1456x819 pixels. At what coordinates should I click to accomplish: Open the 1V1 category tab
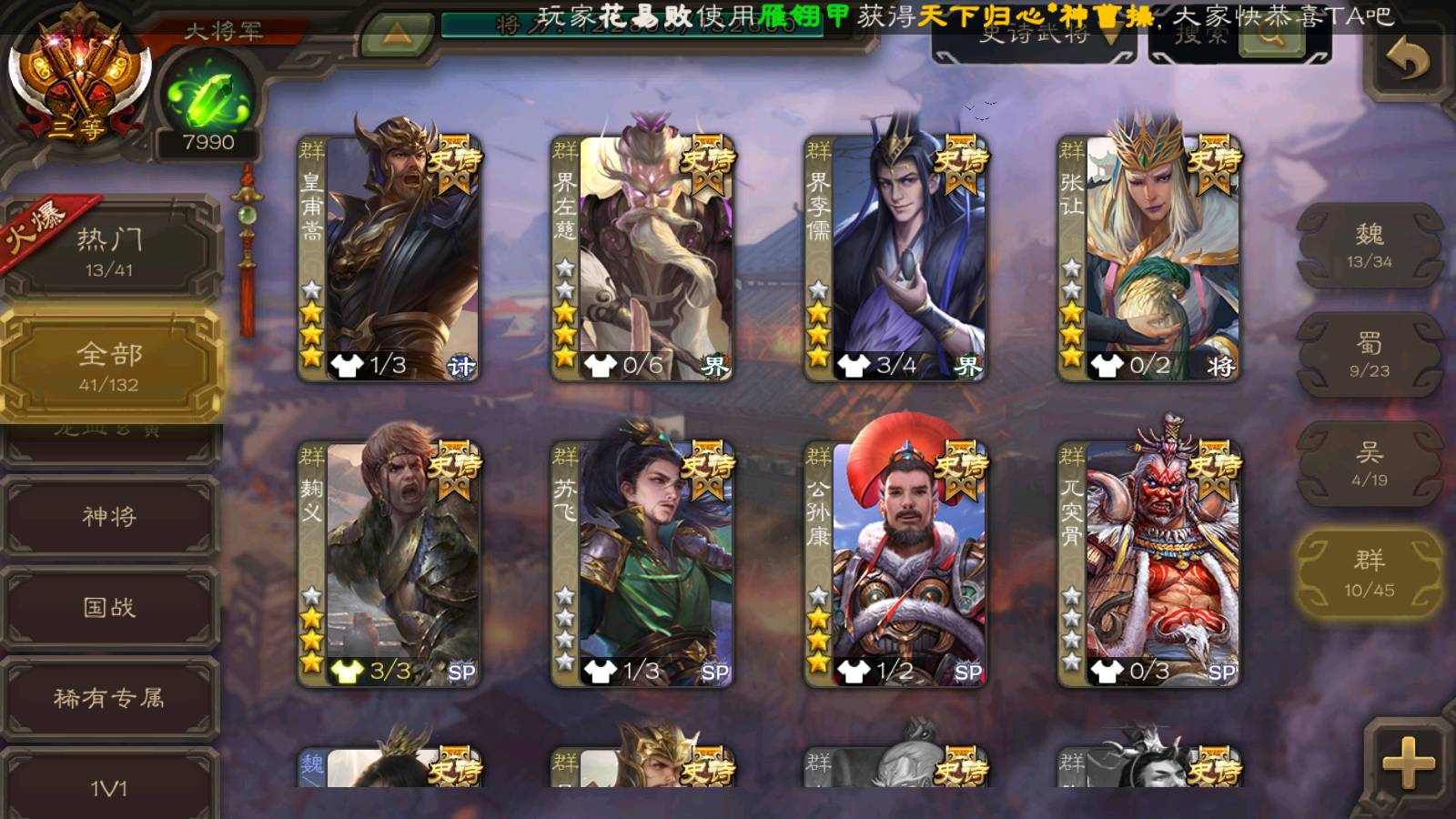pos(109,787)
